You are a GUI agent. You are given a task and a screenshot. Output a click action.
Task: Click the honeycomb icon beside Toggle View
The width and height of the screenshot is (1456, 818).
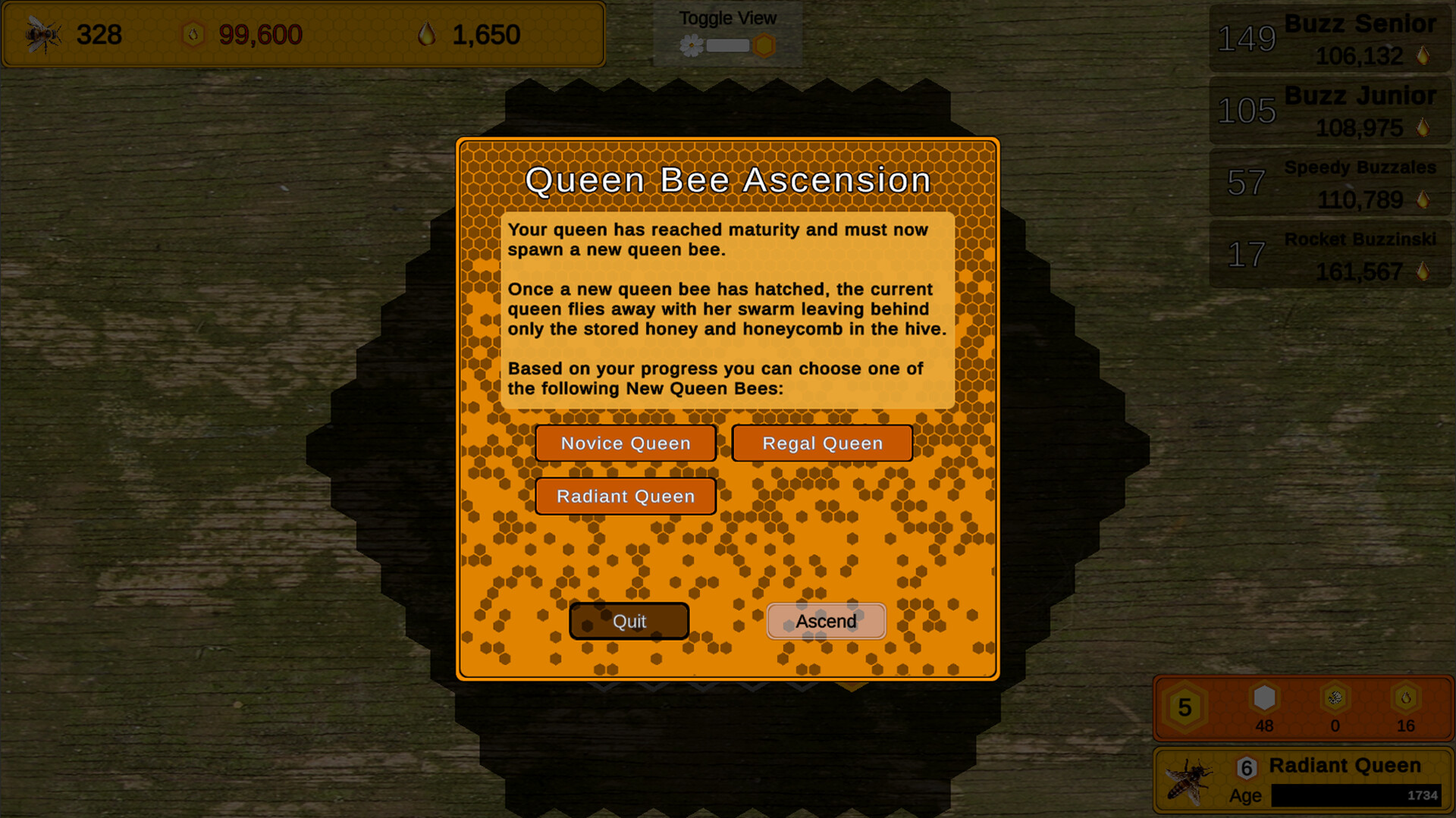(x=765, y=44)
